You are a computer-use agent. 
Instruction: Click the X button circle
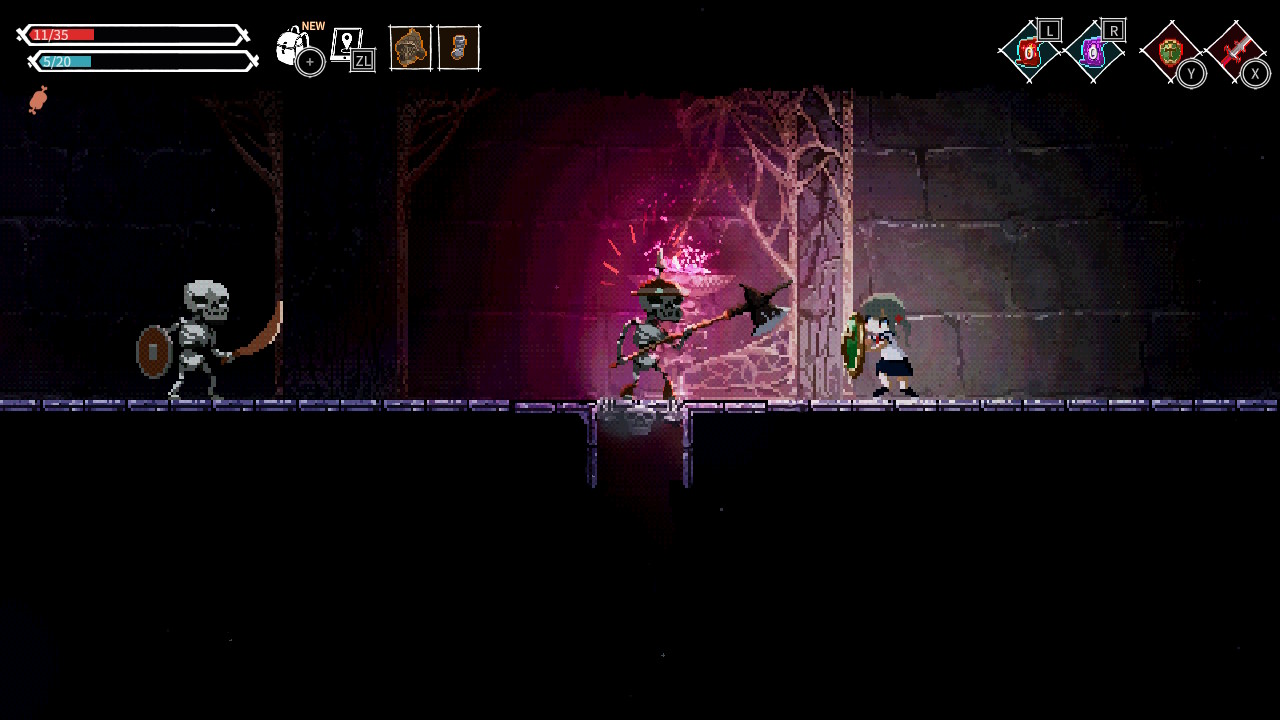pyautogui.click(x=1255, y=72)
